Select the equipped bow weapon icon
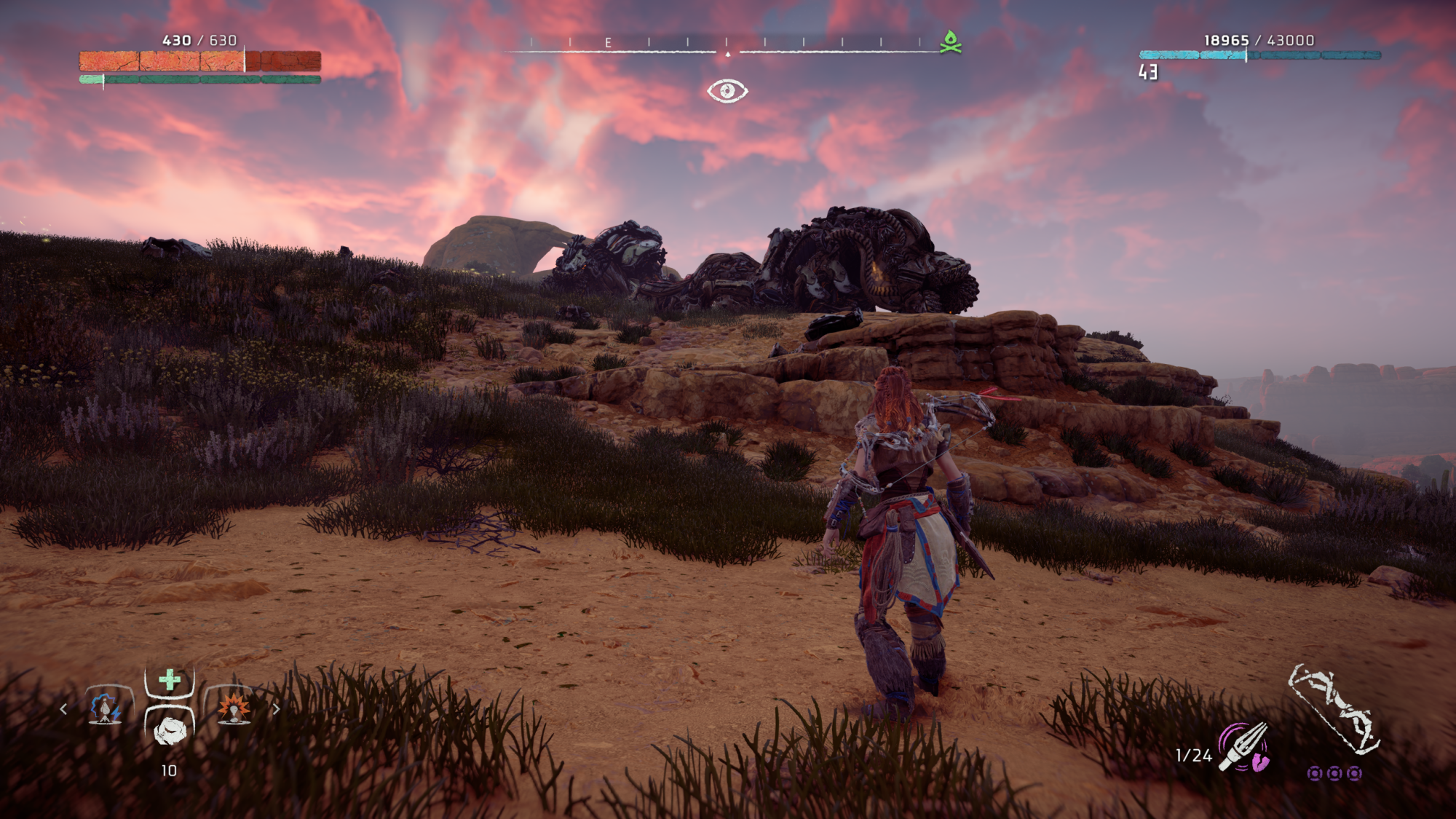The height and width of the screenshot is (819, 1456). pyautogui.click(x=1334, y=709)
